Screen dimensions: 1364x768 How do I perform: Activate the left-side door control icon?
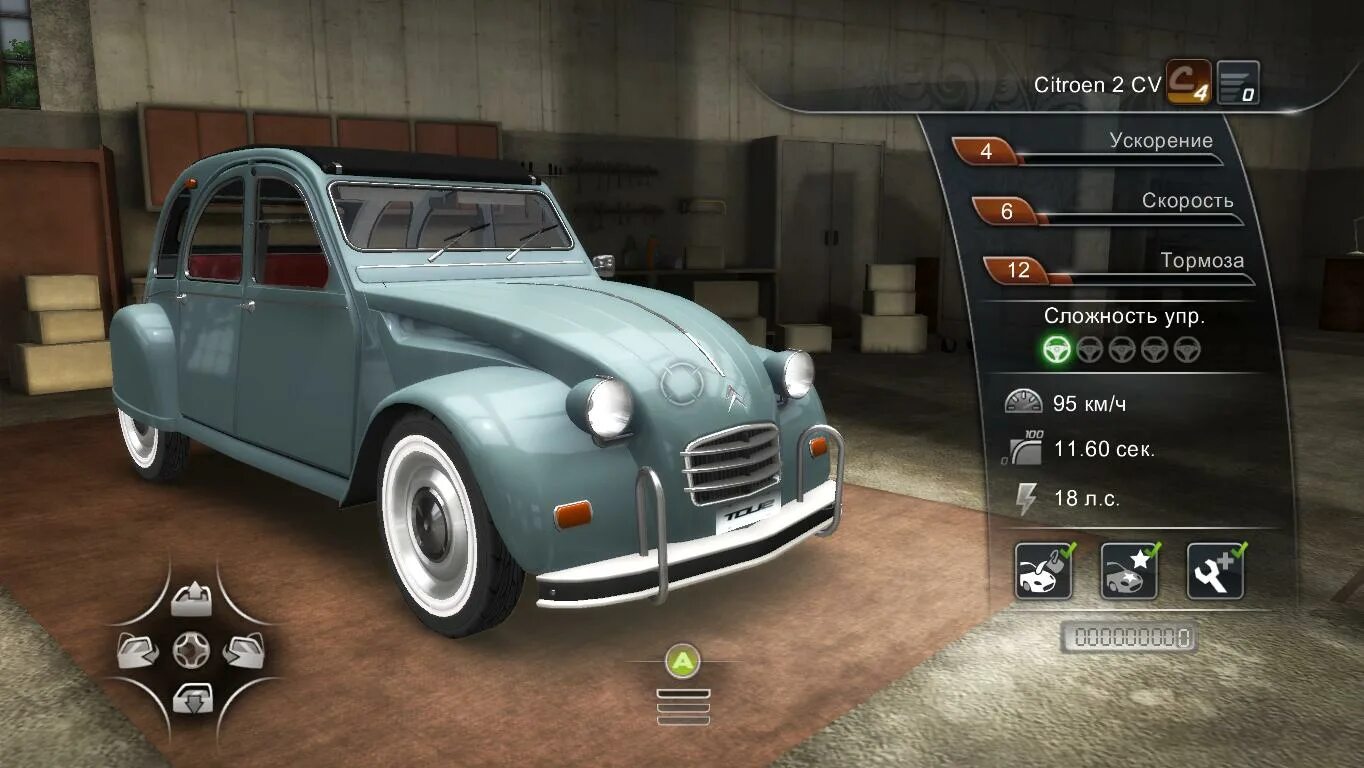point(138,651)
